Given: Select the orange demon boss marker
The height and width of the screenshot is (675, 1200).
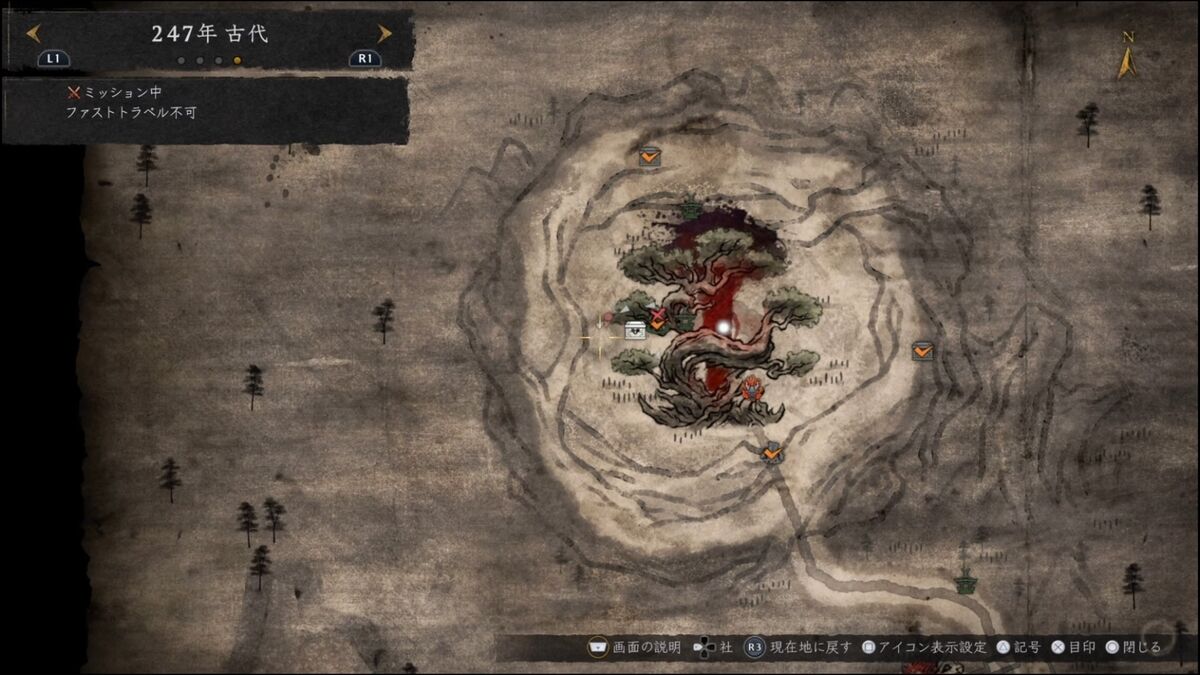Looking at the screenshot, I should 751,387.
